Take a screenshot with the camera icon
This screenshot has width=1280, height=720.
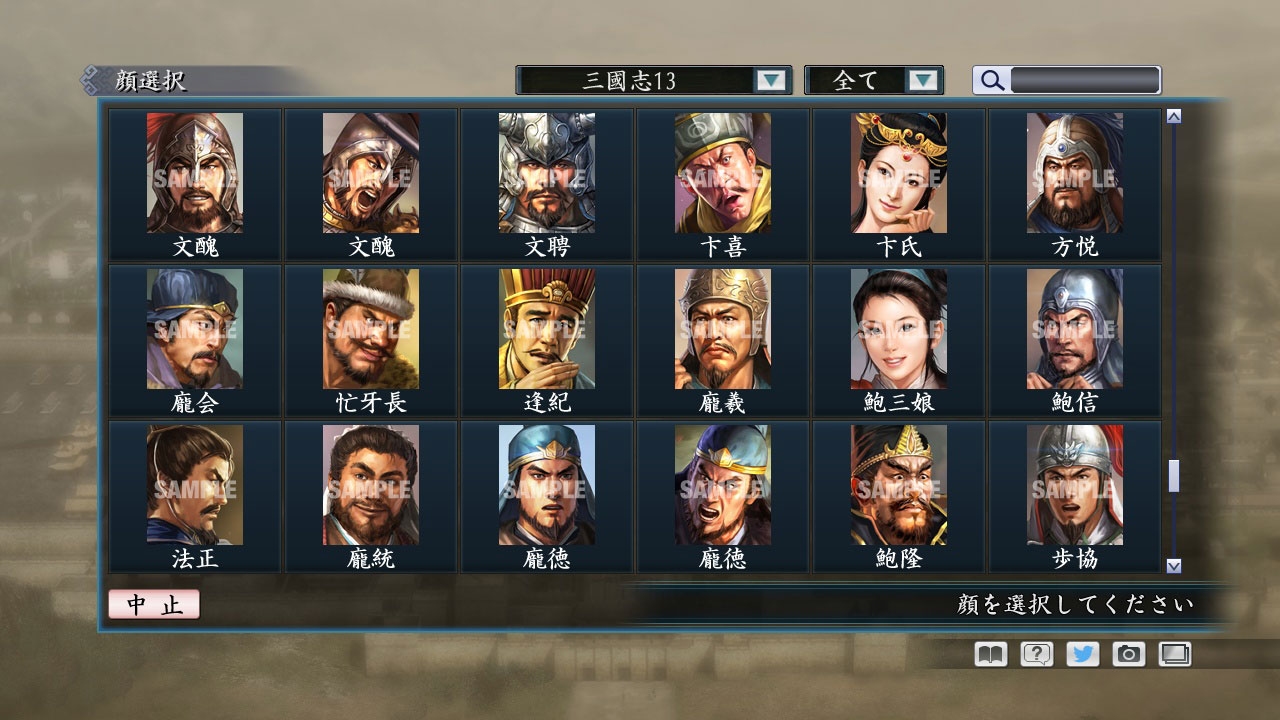(x=1127, y=654)
